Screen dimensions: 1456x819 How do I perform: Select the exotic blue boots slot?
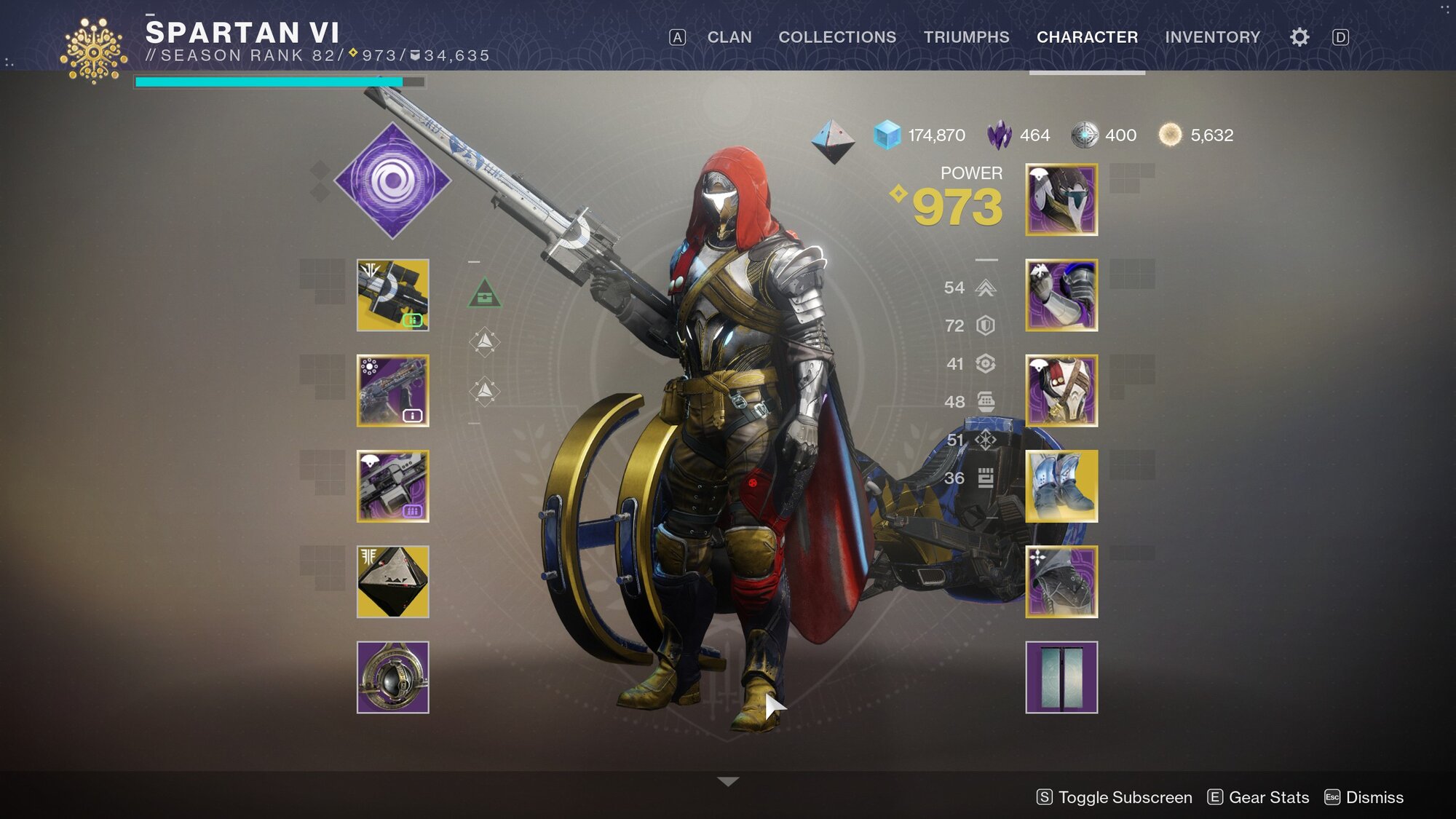1061,486
